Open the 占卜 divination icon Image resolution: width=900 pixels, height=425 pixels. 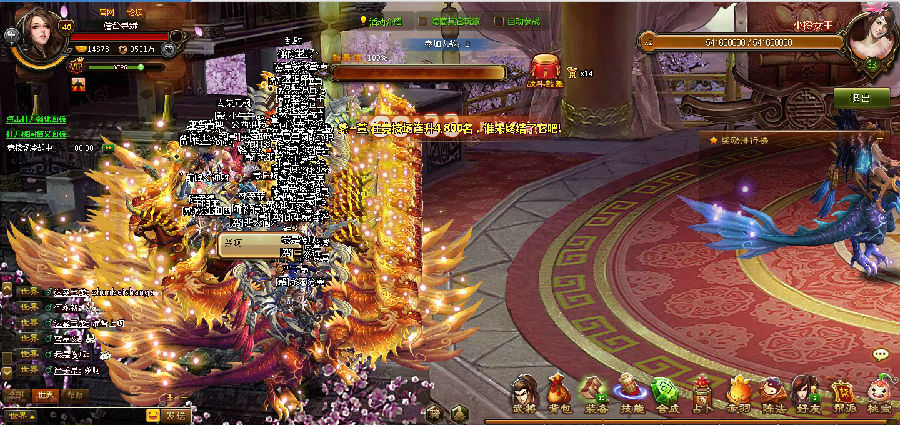pyautogui.click(x=700, y=394)
